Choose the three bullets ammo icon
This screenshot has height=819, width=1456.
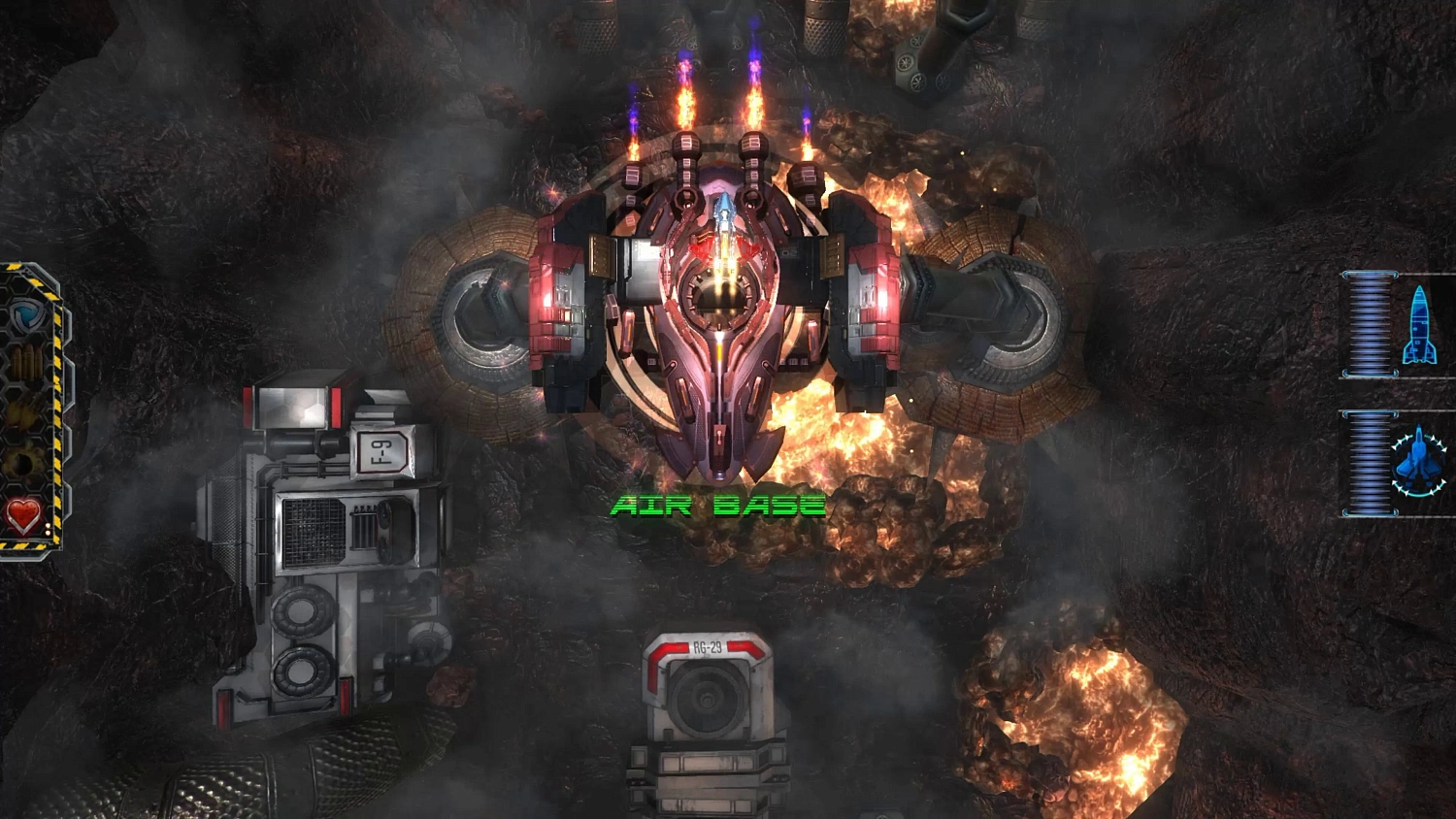click(27, 365)
